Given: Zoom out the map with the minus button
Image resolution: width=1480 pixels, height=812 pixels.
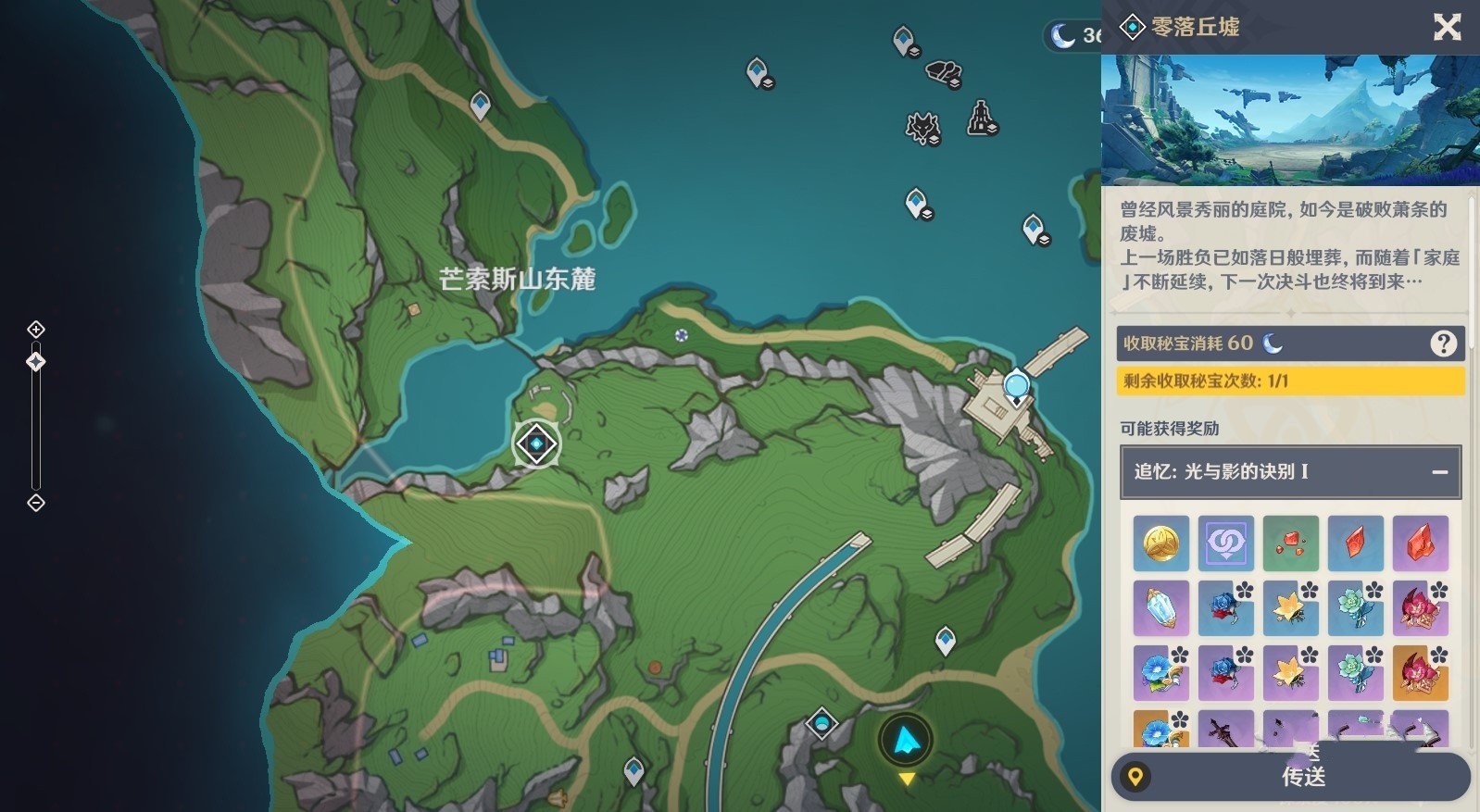Looking at the screenshot, I should pyautogui.click(x=36, y=503).
